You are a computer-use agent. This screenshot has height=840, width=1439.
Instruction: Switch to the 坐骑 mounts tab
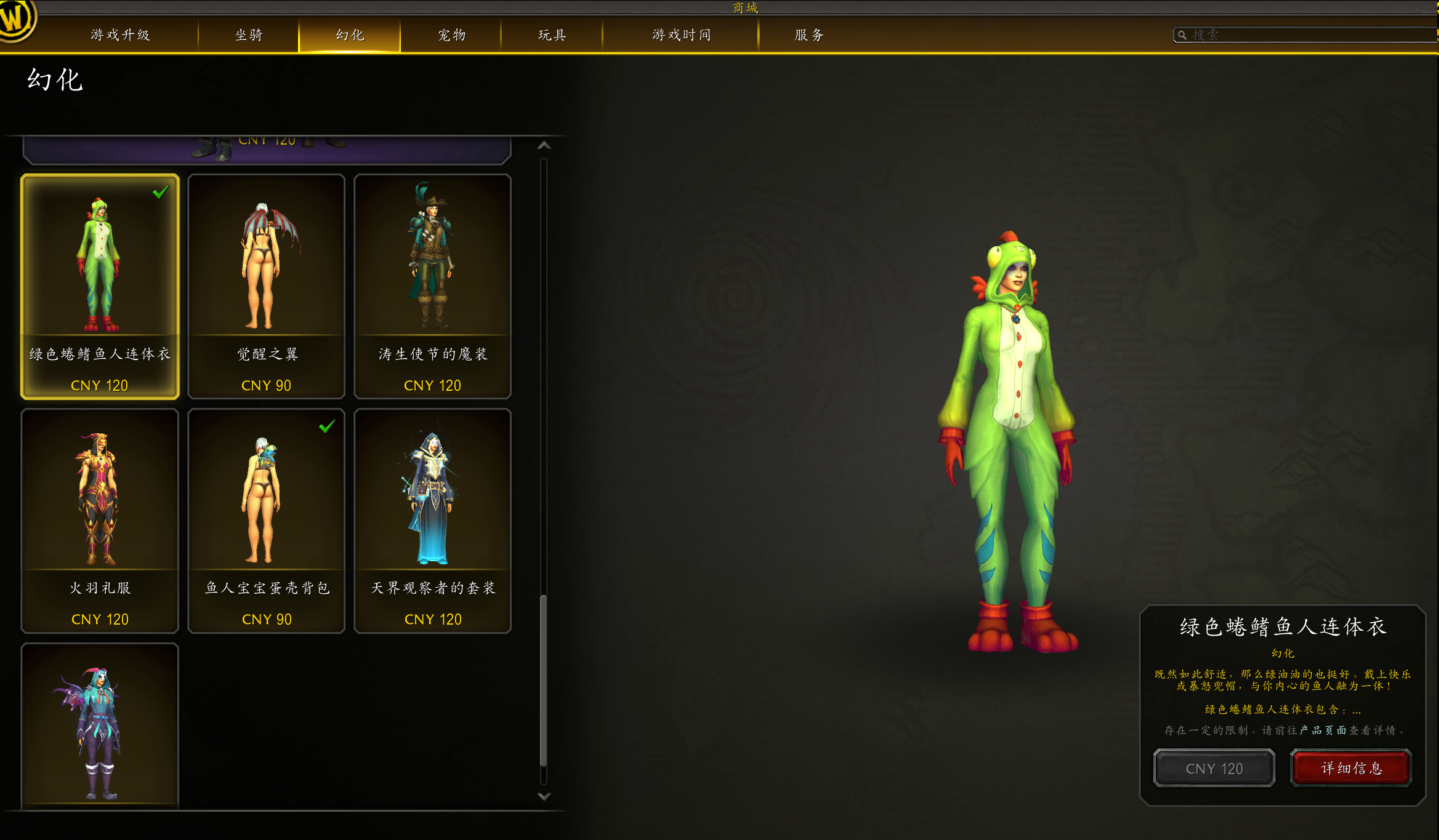(x=249, y=35)
